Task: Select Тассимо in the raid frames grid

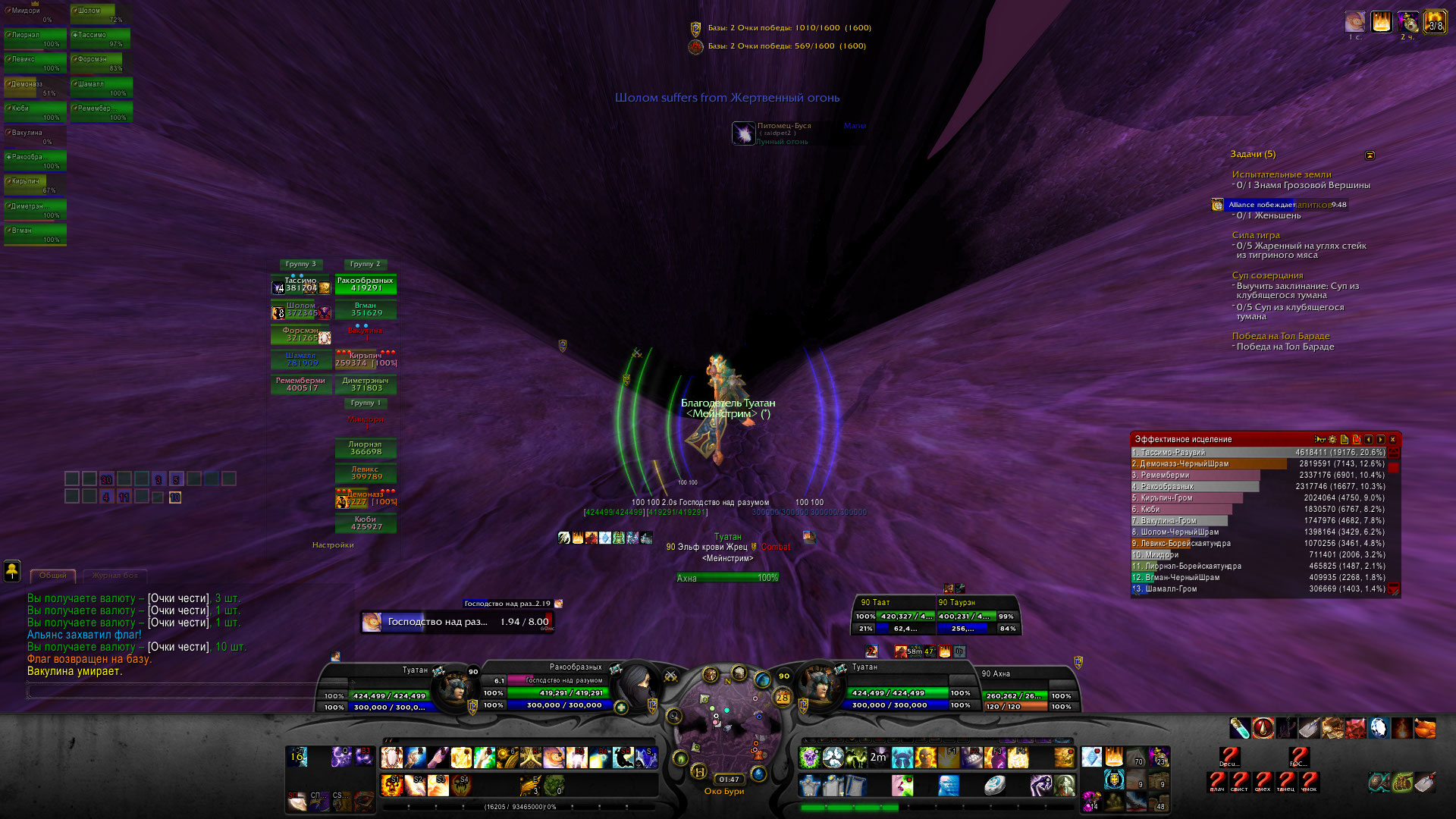Action: click(x=301, y=285)
